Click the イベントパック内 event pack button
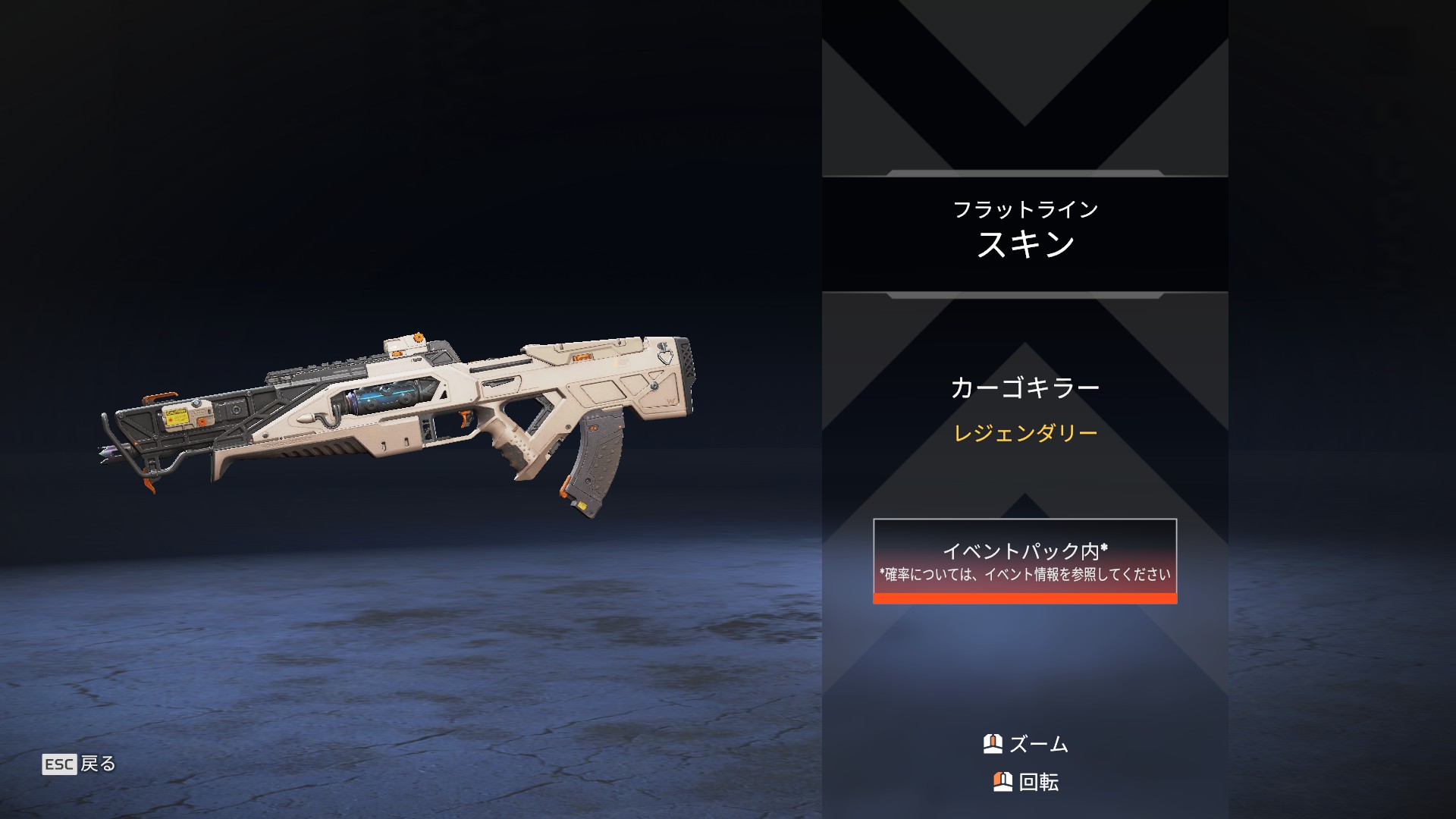 click(1025, 560)
